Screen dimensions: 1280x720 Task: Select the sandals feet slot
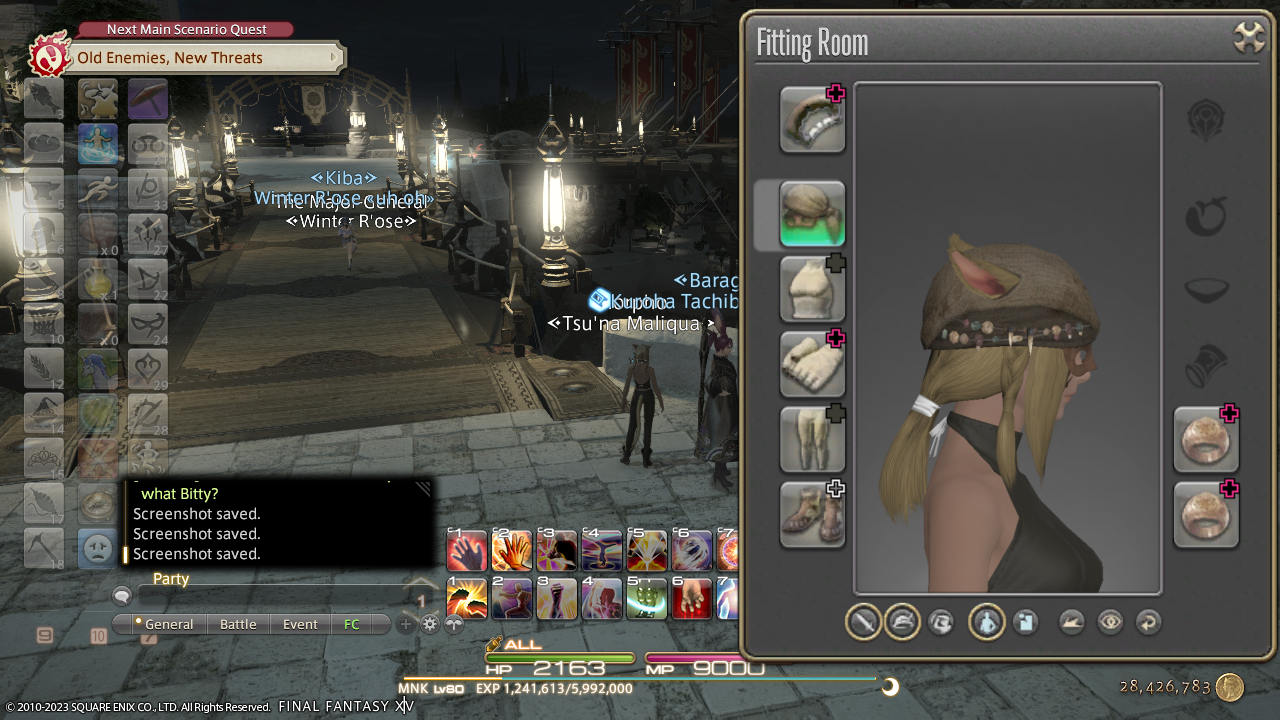click(812, 514)
